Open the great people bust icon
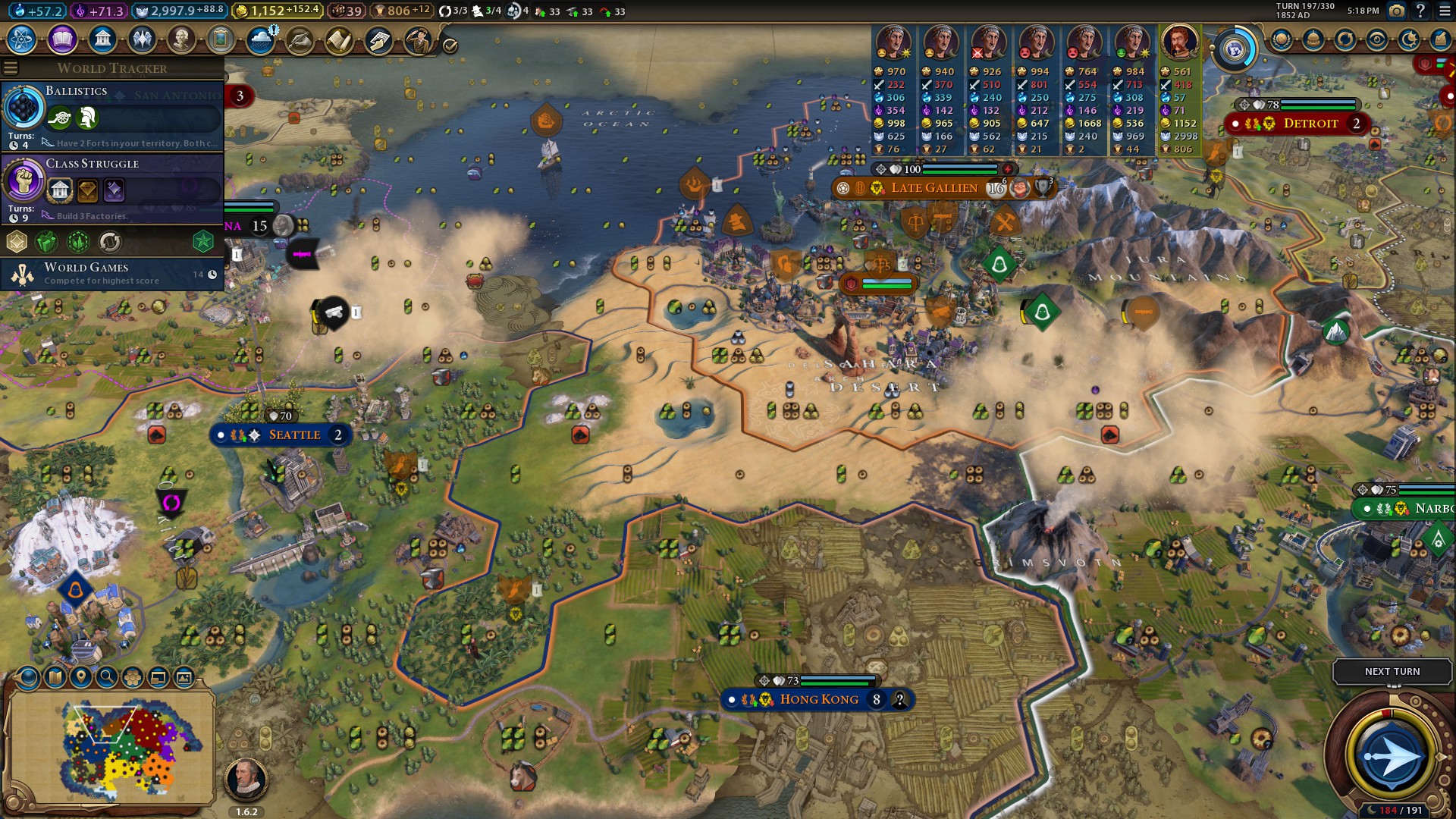Viewport: 1456px width, 819px height. click(x=181, y=39)
